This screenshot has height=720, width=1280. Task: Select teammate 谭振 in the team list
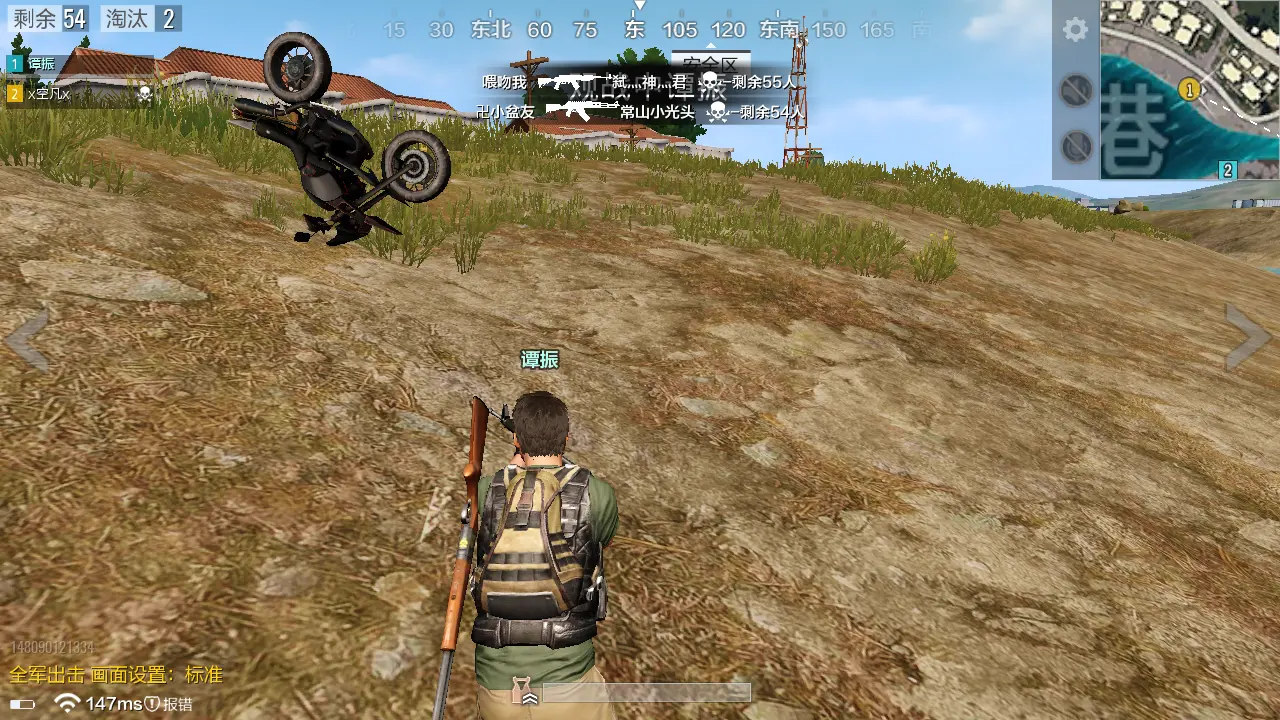[x=40, y=64]
